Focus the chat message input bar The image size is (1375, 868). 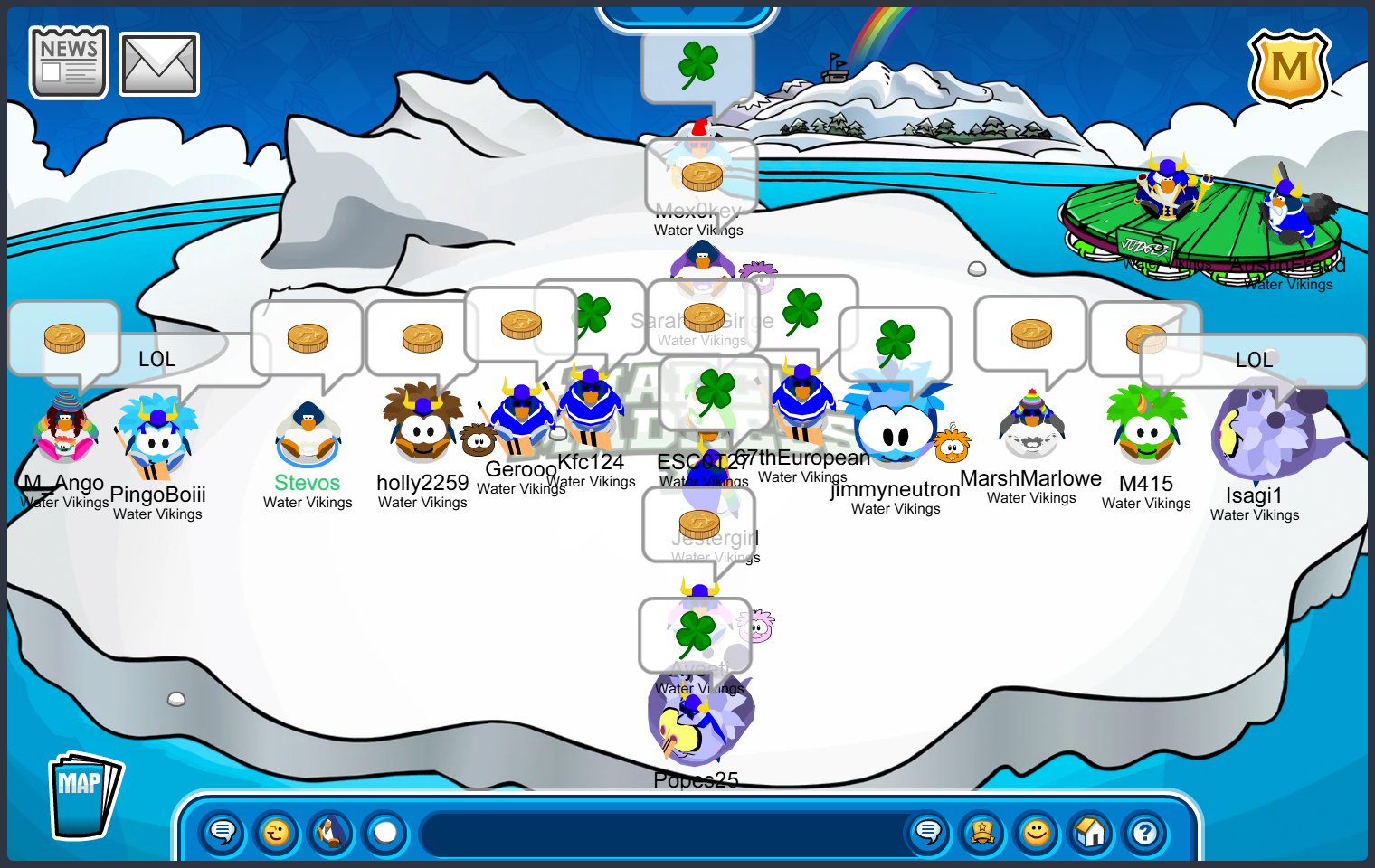(x=660, y=834)
